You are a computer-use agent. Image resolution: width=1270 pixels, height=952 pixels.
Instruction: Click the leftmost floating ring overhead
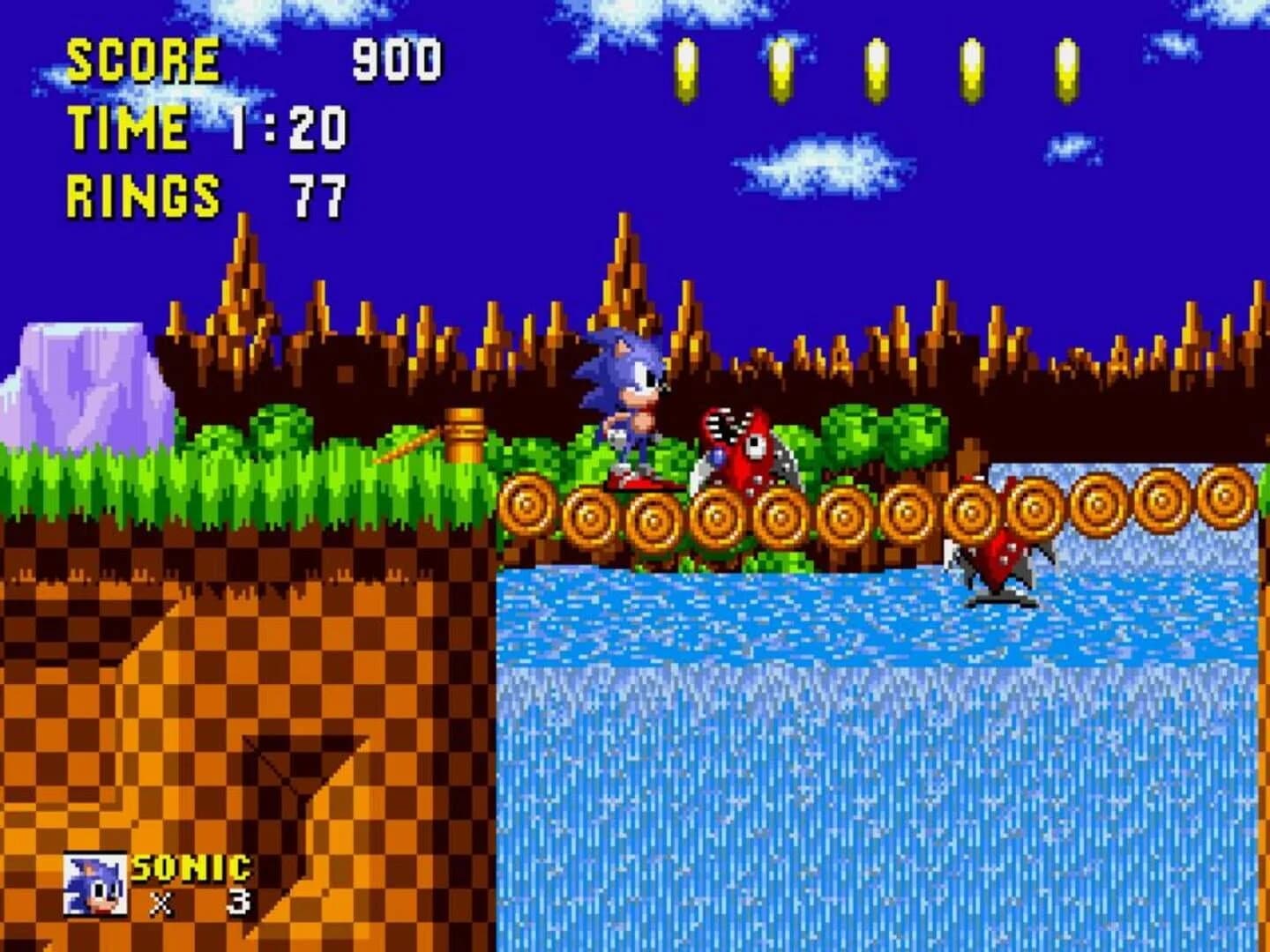[x=685, y=66]
